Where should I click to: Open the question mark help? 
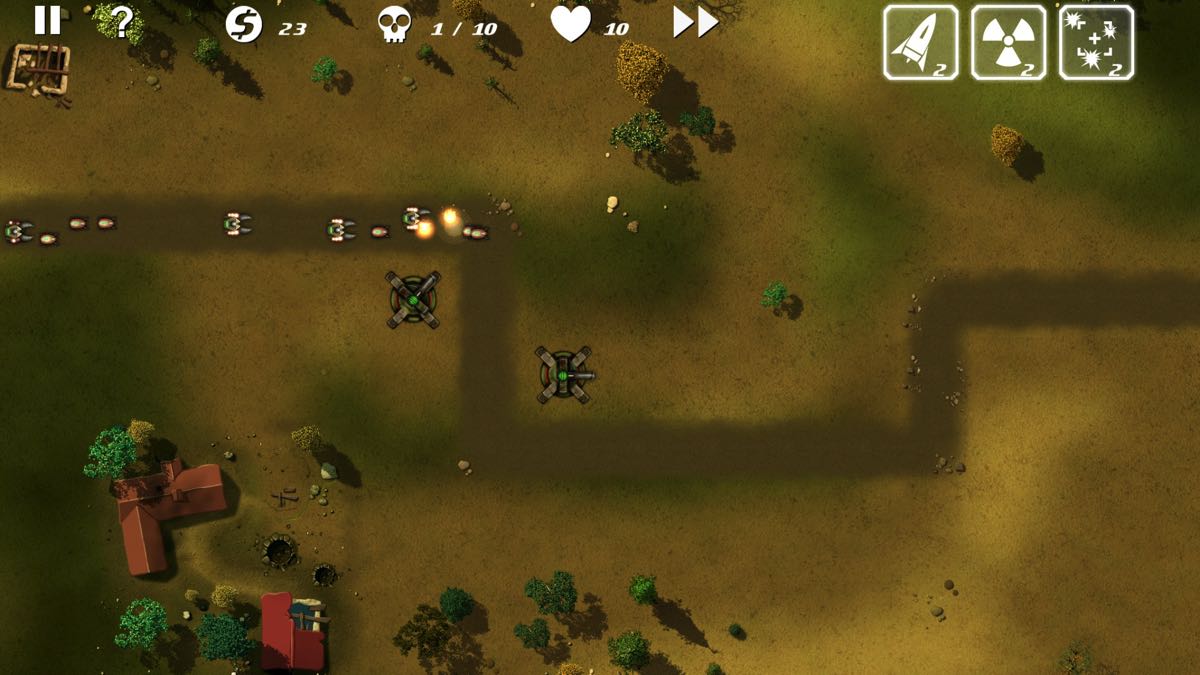pyautogui.click(x=122, y=21)
